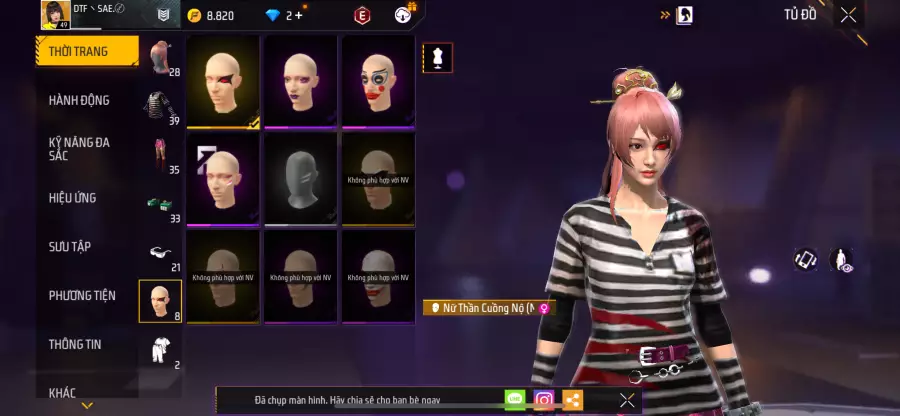Close the wardrobe with the top X
Image resolution: width=900 pixels, height=416 pixels.
coord(848,15)
